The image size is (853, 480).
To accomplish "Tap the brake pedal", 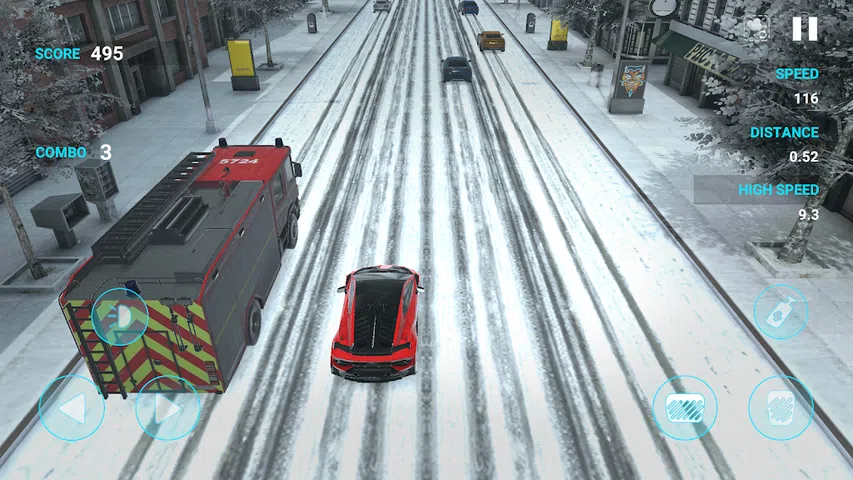I will coord(684,408).
